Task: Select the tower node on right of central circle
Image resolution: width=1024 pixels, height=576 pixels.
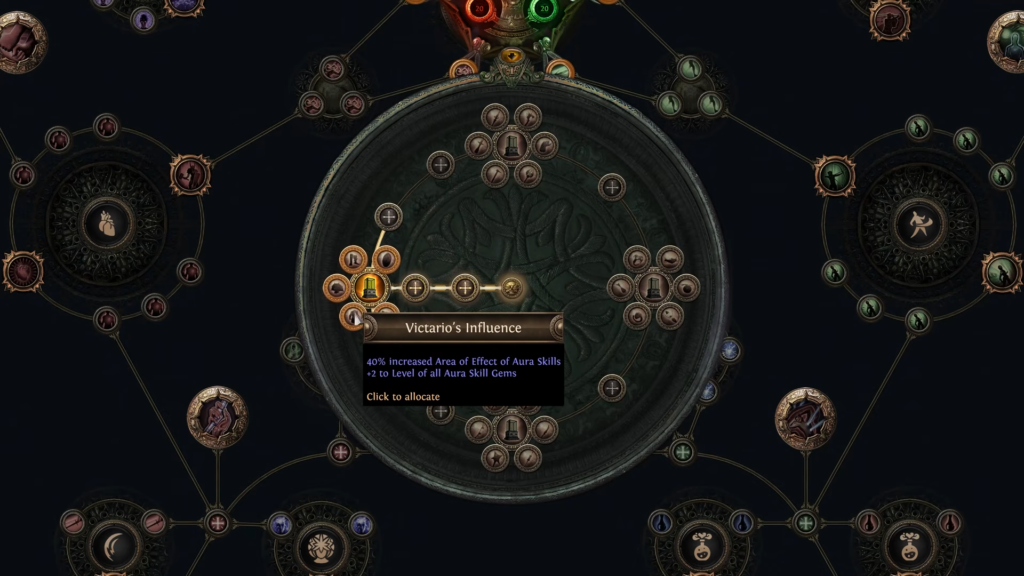Action: (x=654, y=288)
